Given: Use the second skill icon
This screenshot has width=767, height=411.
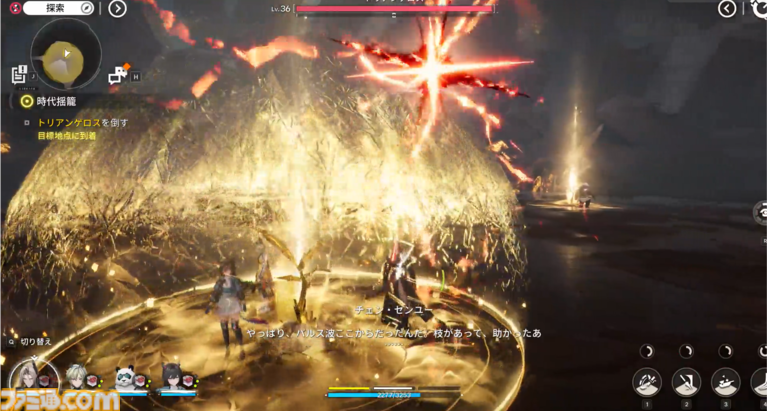Looking at the screenshot, I should pyautogui.click(x=686, y=382).
